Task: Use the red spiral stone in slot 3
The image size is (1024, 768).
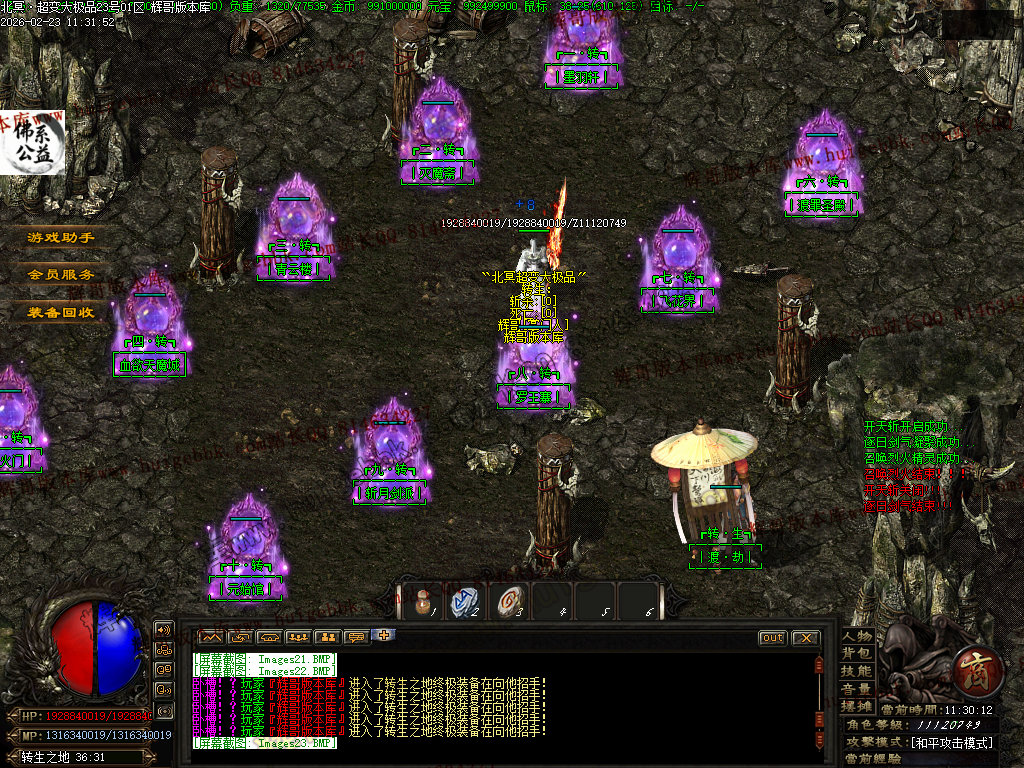Action: [x=509, y=601]
